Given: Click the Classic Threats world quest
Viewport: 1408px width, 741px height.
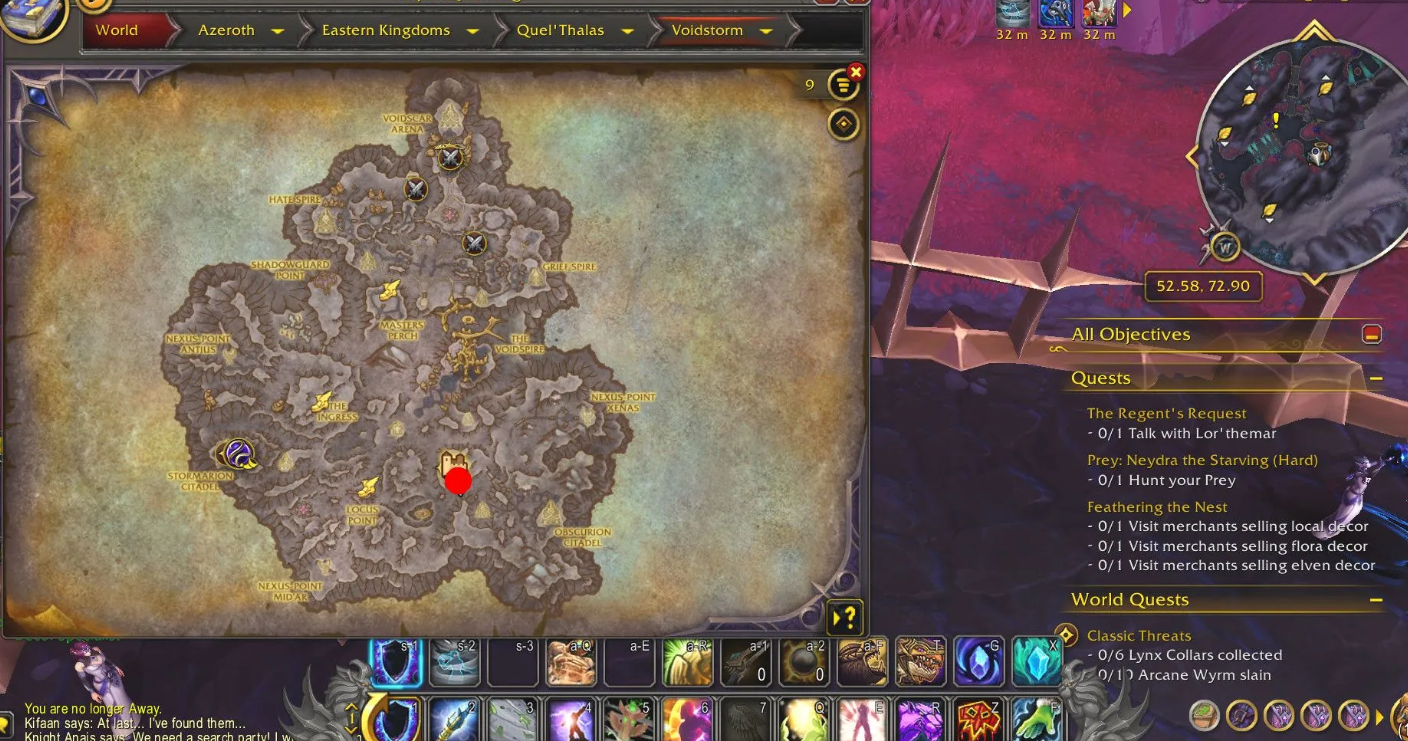Looking at the screenshot, I should (x=1138, y=635).
